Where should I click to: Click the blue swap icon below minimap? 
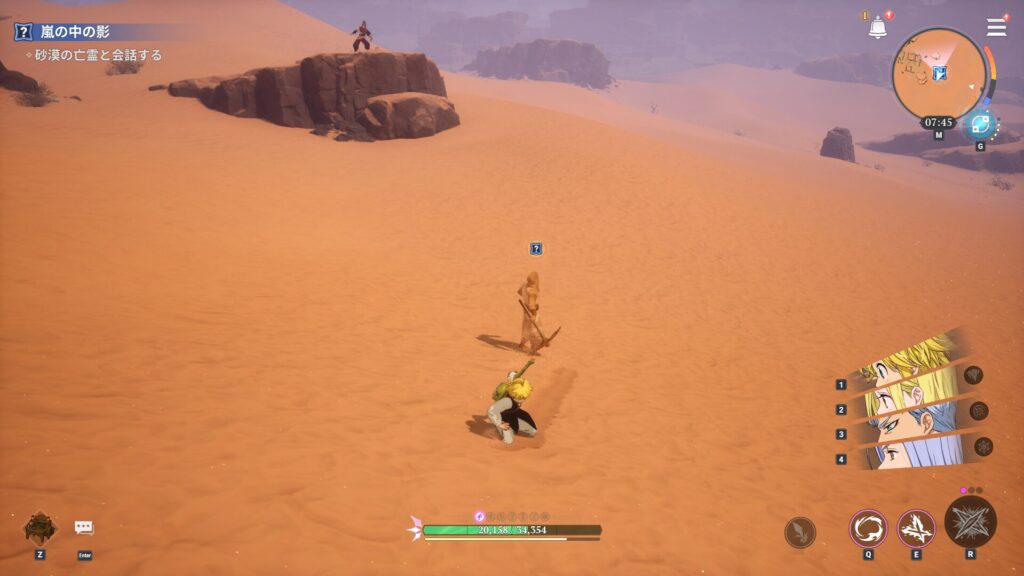pos(979,127)
